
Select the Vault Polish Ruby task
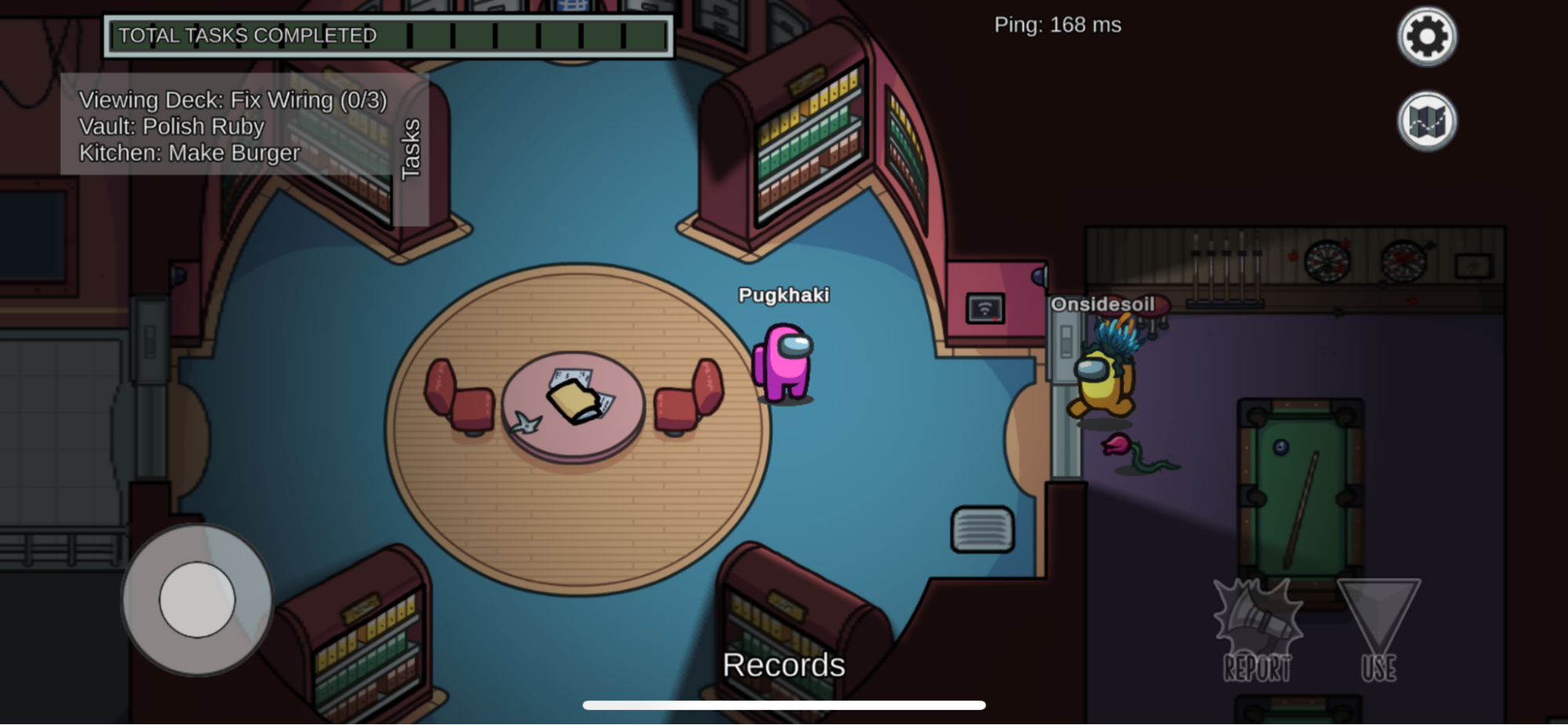click(x=172, y=126)
